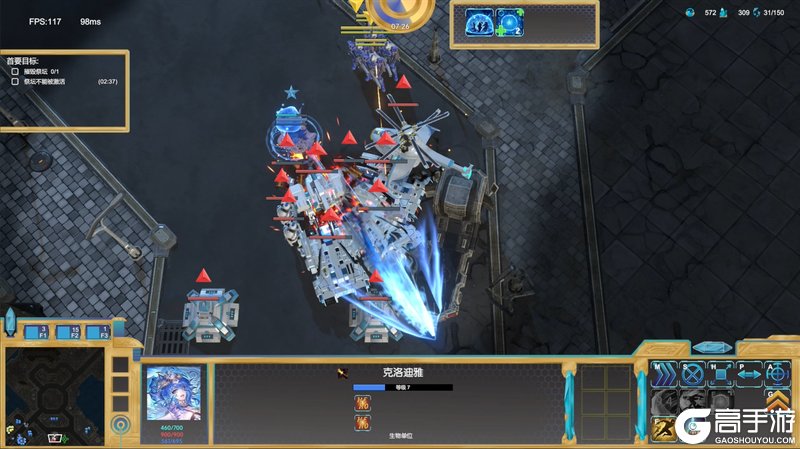Issue the Stop command
Image resolution: width=800 pixels, height=449 pixels.
[692, 375]
